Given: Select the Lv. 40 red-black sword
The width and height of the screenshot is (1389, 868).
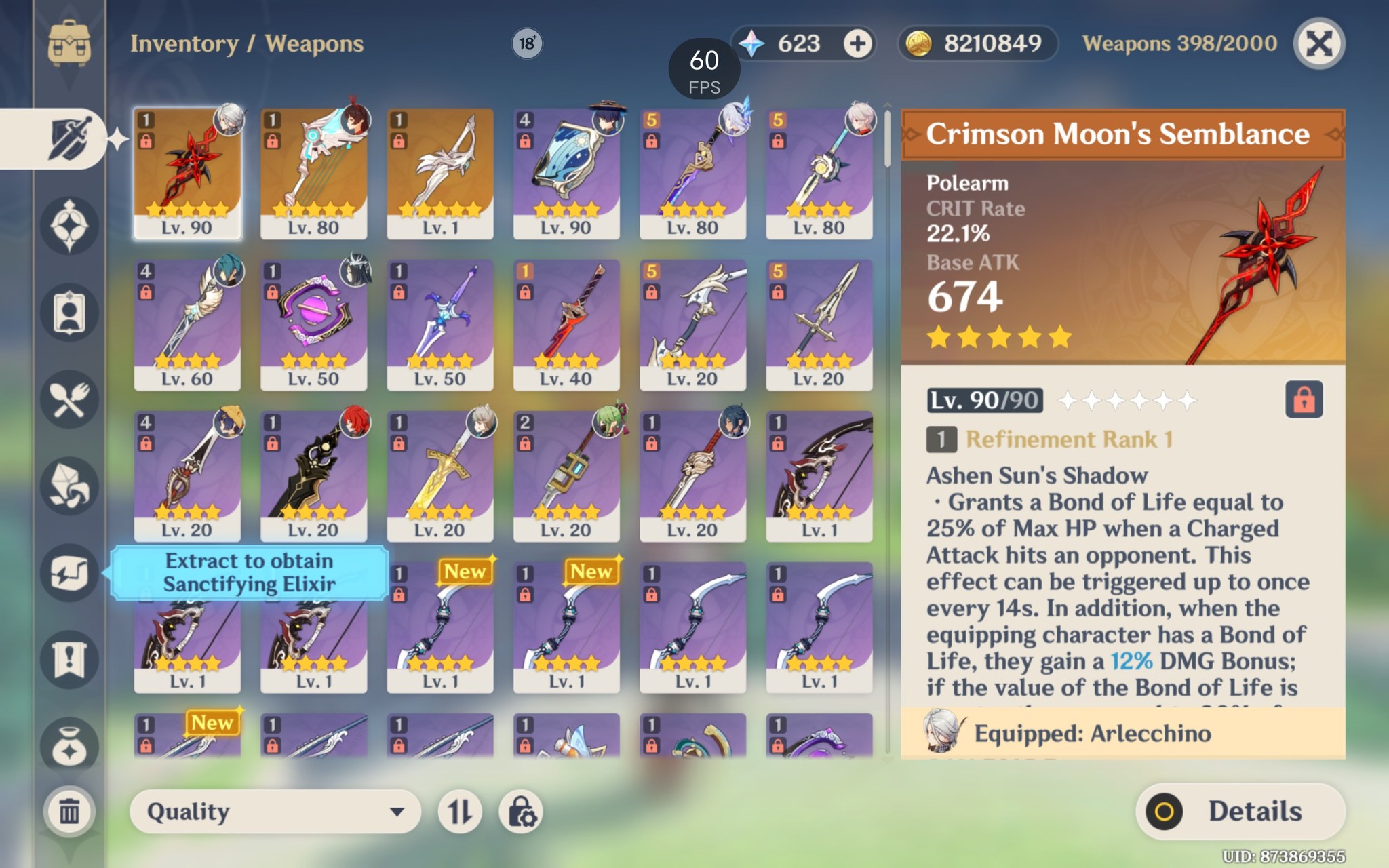Looking at the screenshot, I should coord(566,325).
